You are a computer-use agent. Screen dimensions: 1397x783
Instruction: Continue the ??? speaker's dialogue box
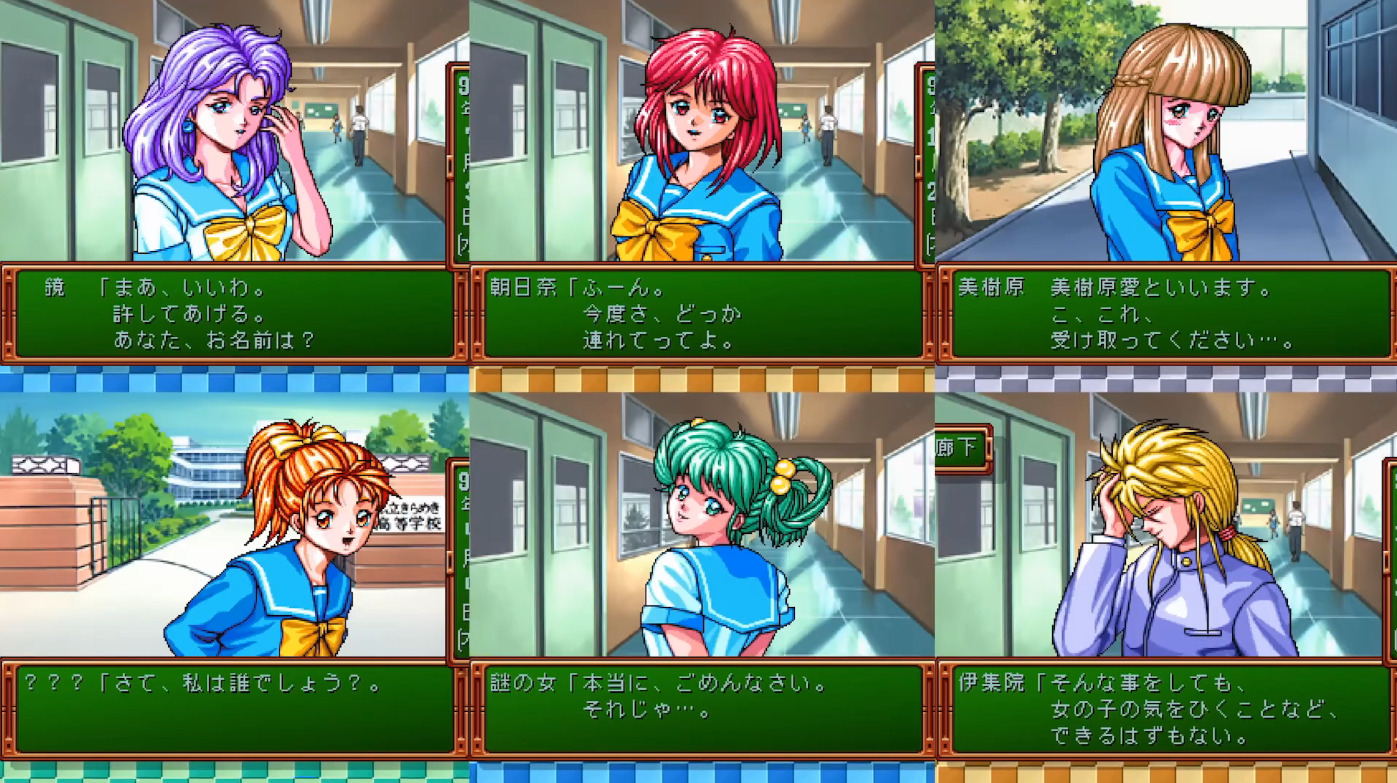(234, 710)
